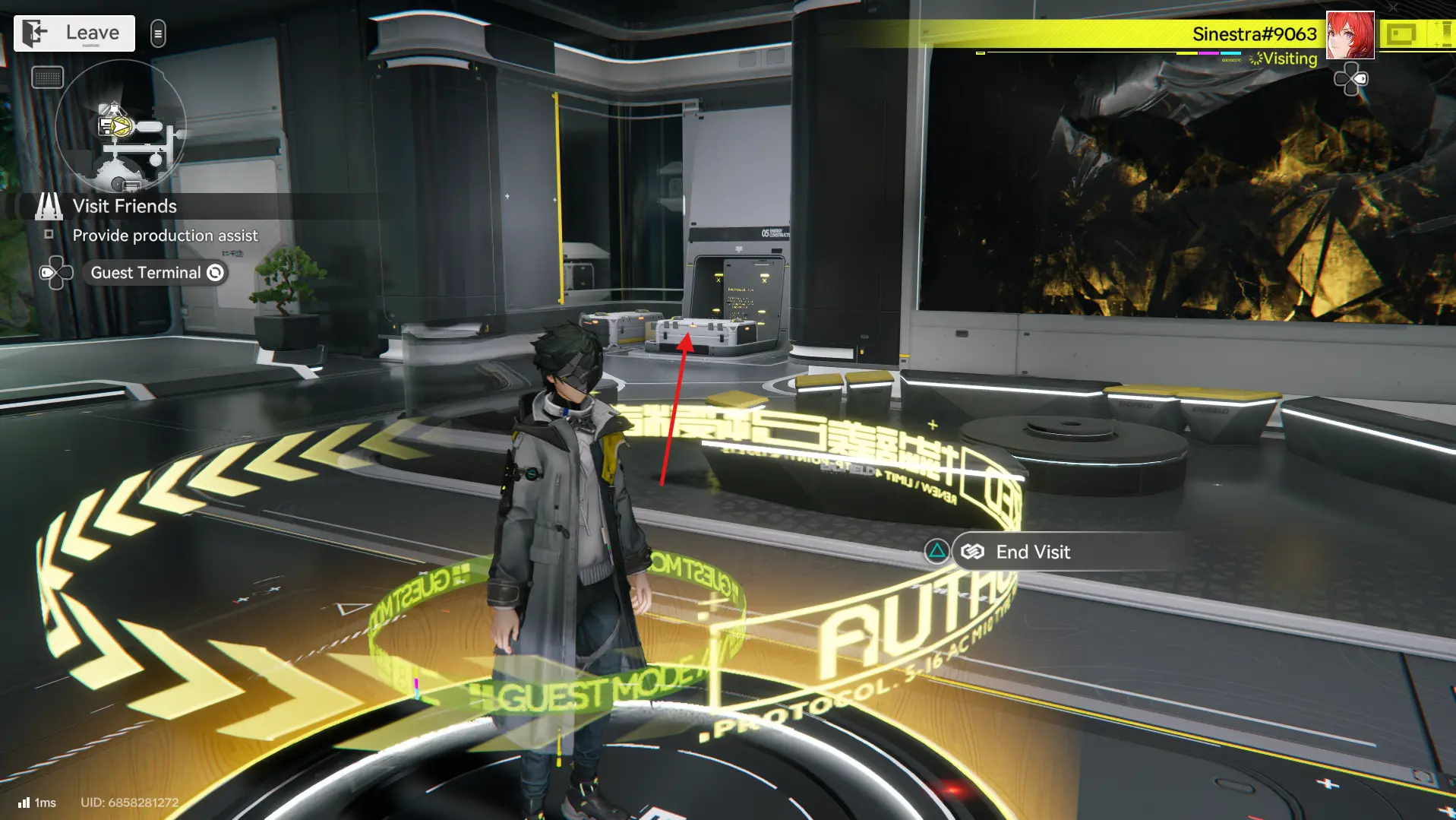Screen dimensions: 1456x820
Task: Choose End Visit
Action: pyautogui.click(x=1033, y=552)
